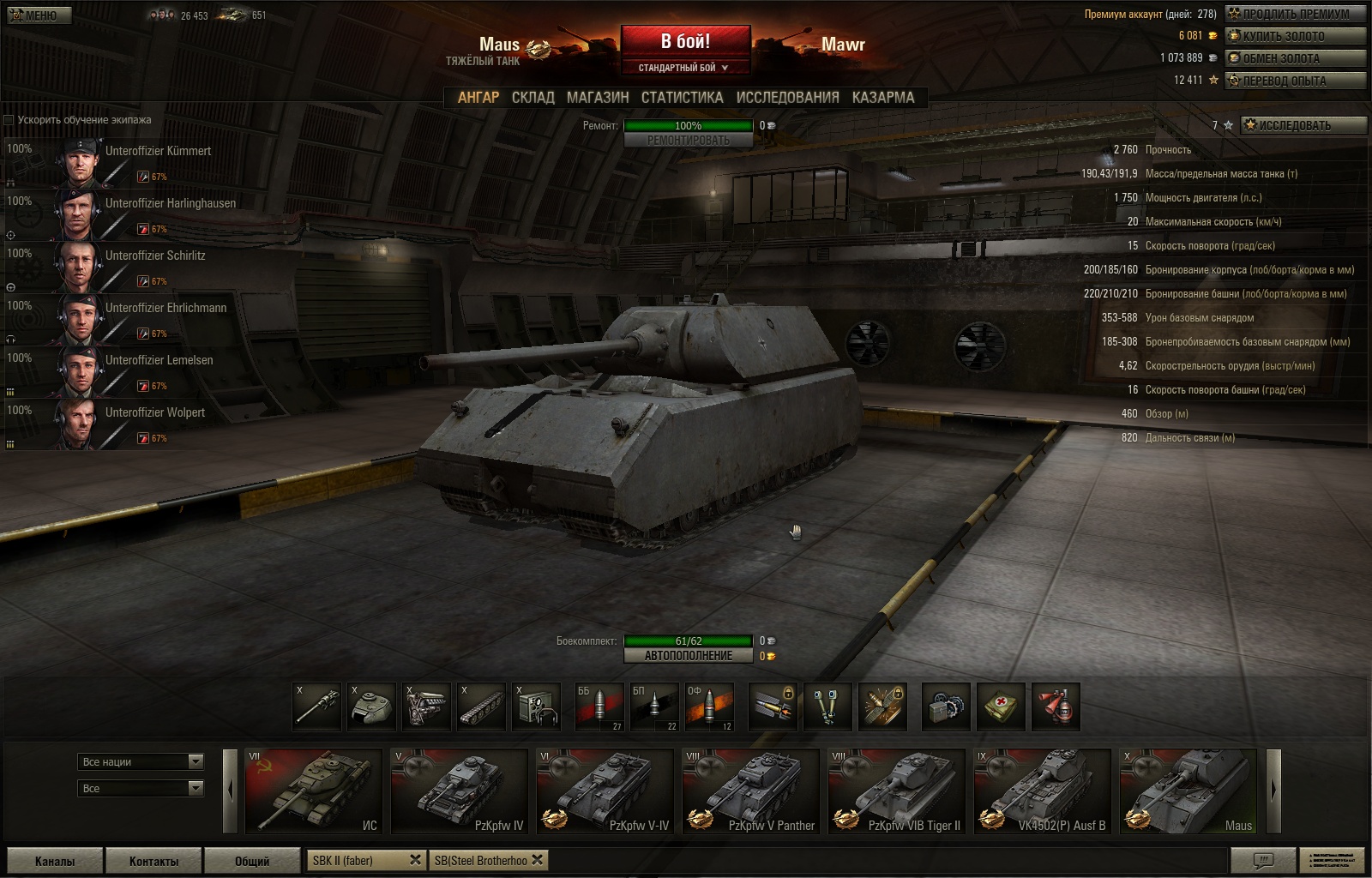
Task: Open the МАГАЗИН tab
Action: (x=598, y=98)
